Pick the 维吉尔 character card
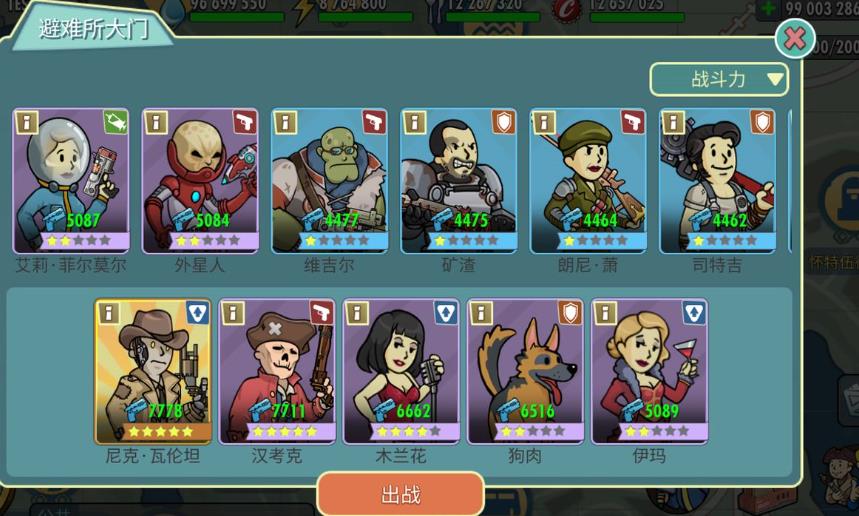The image size is (859, 516). pyautogui.click(x=329, y=180)
